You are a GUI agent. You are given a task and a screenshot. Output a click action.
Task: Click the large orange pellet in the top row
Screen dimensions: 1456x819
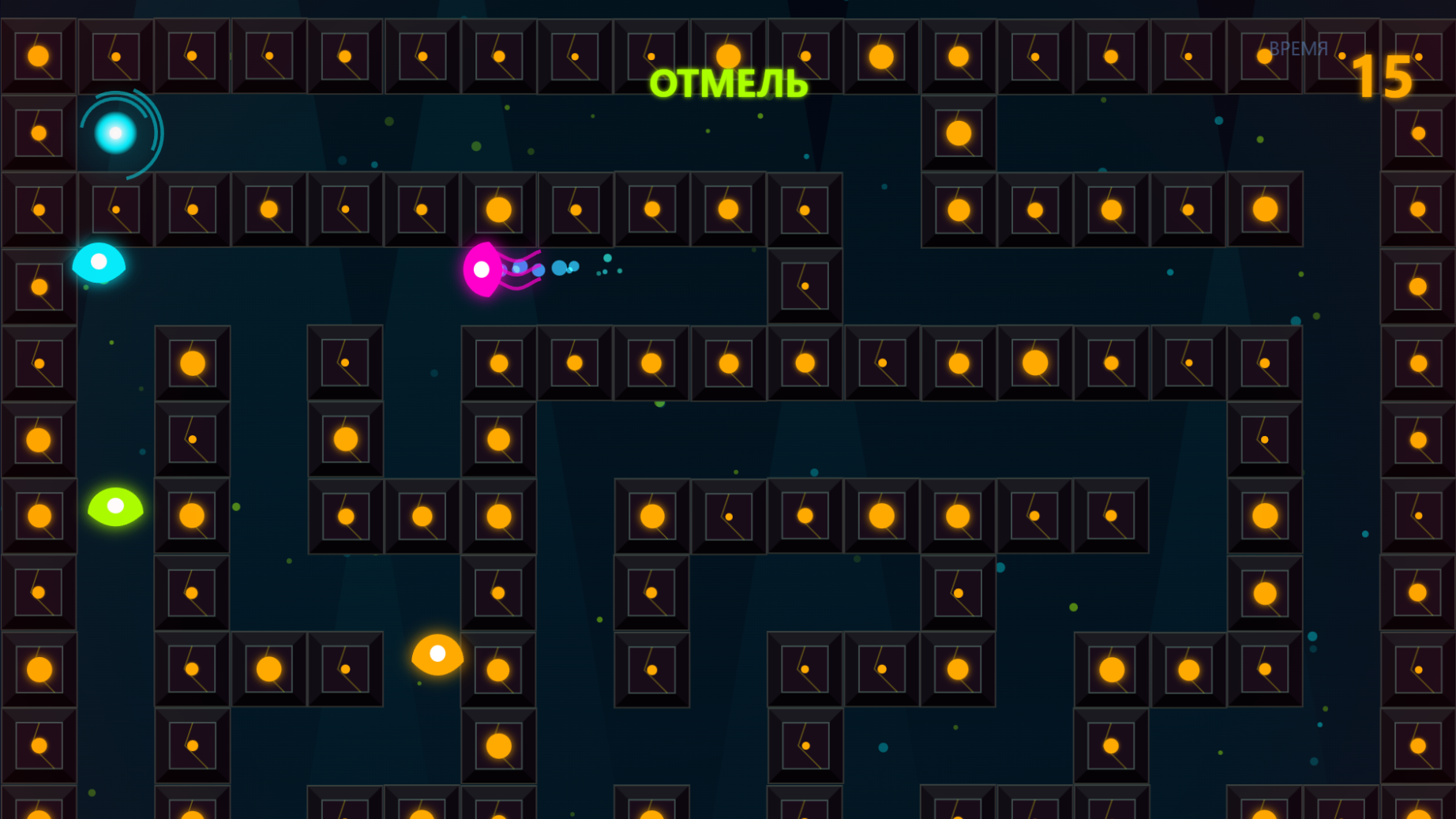coord(729,55)
